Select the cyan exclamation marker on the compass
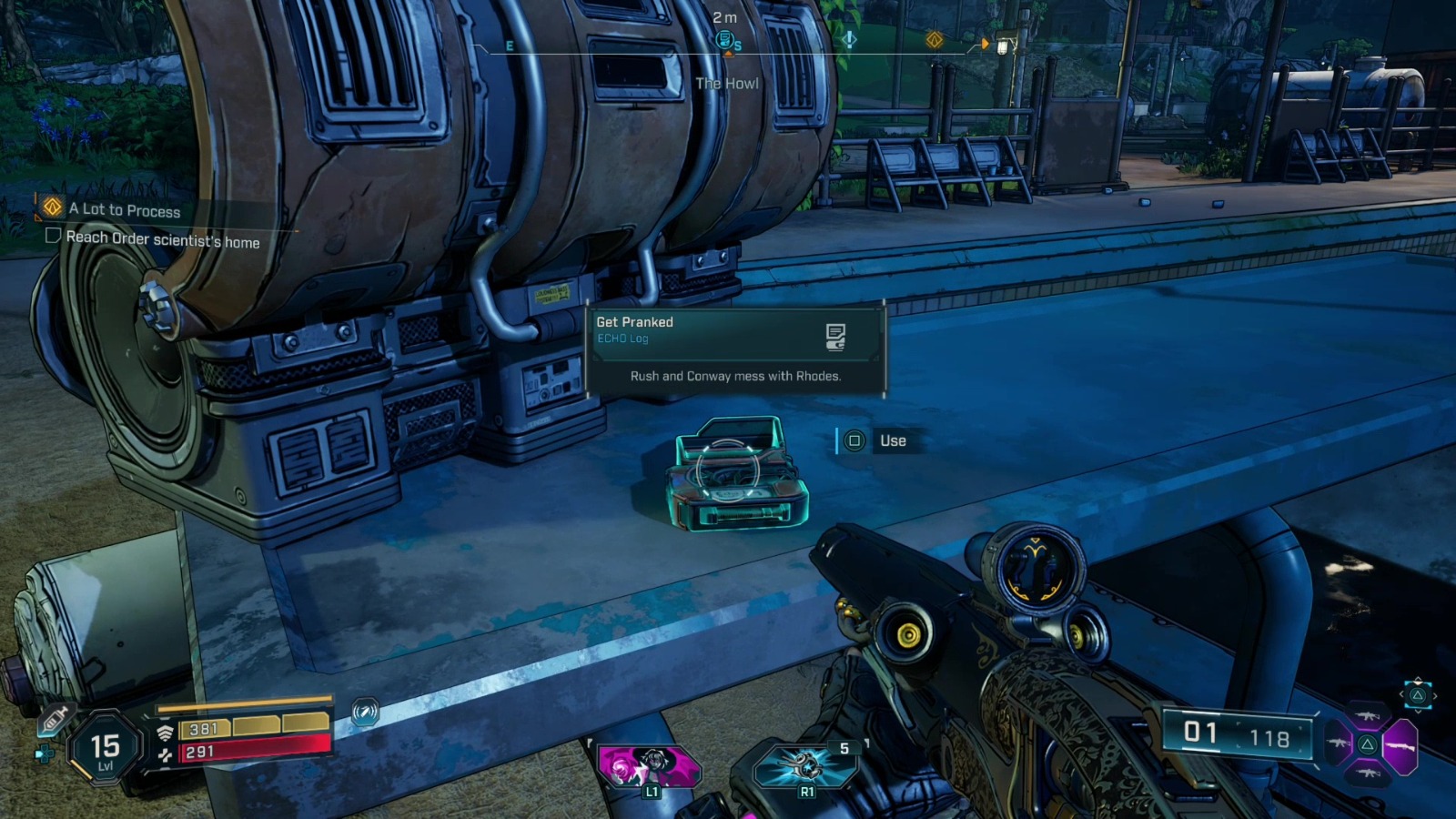Screen dimensions: 1456x819 pyautogui.click(x=851, y=40)
